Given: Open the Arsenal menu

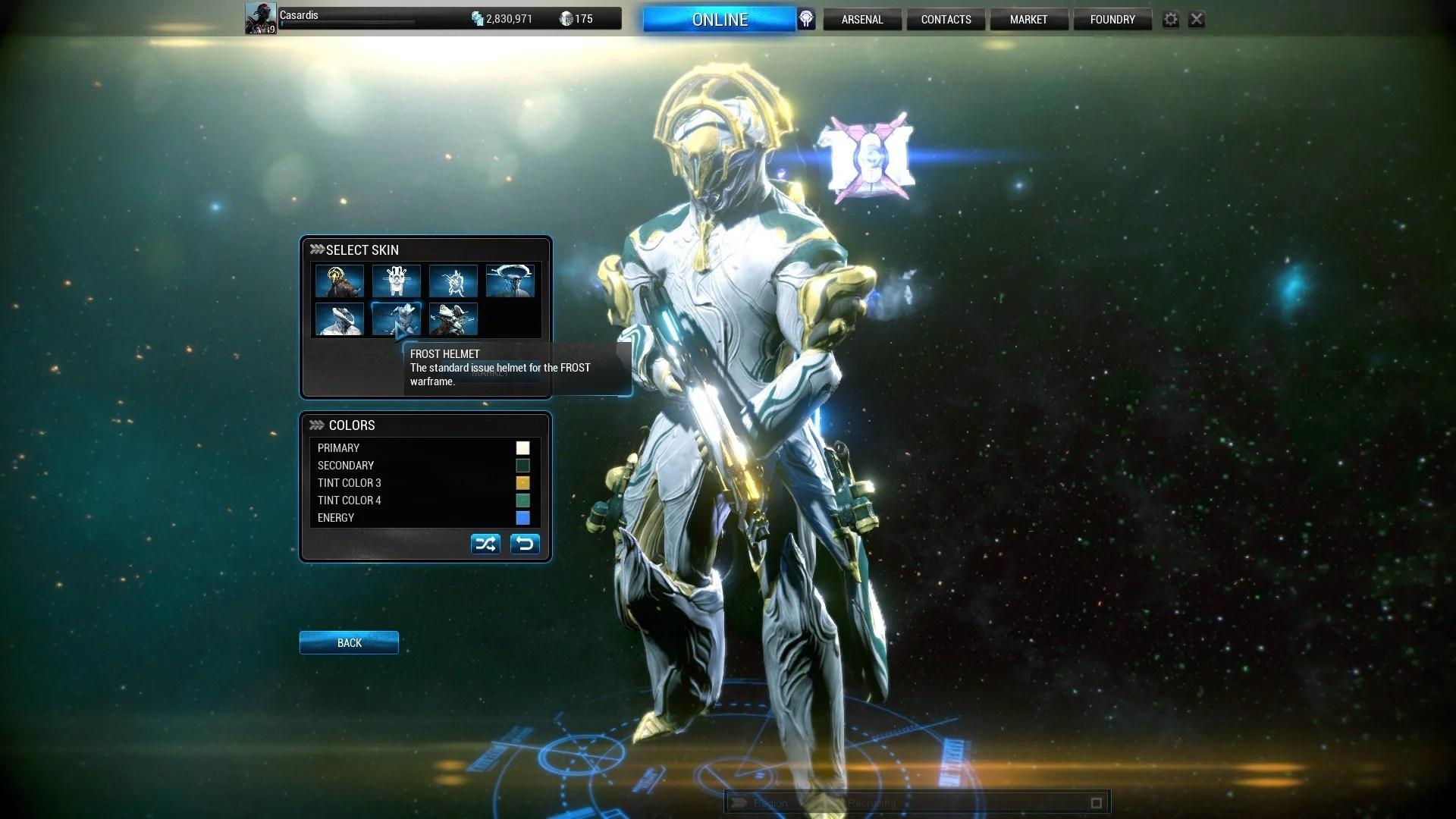Looking at the screenshot, I should coord(862,20).
